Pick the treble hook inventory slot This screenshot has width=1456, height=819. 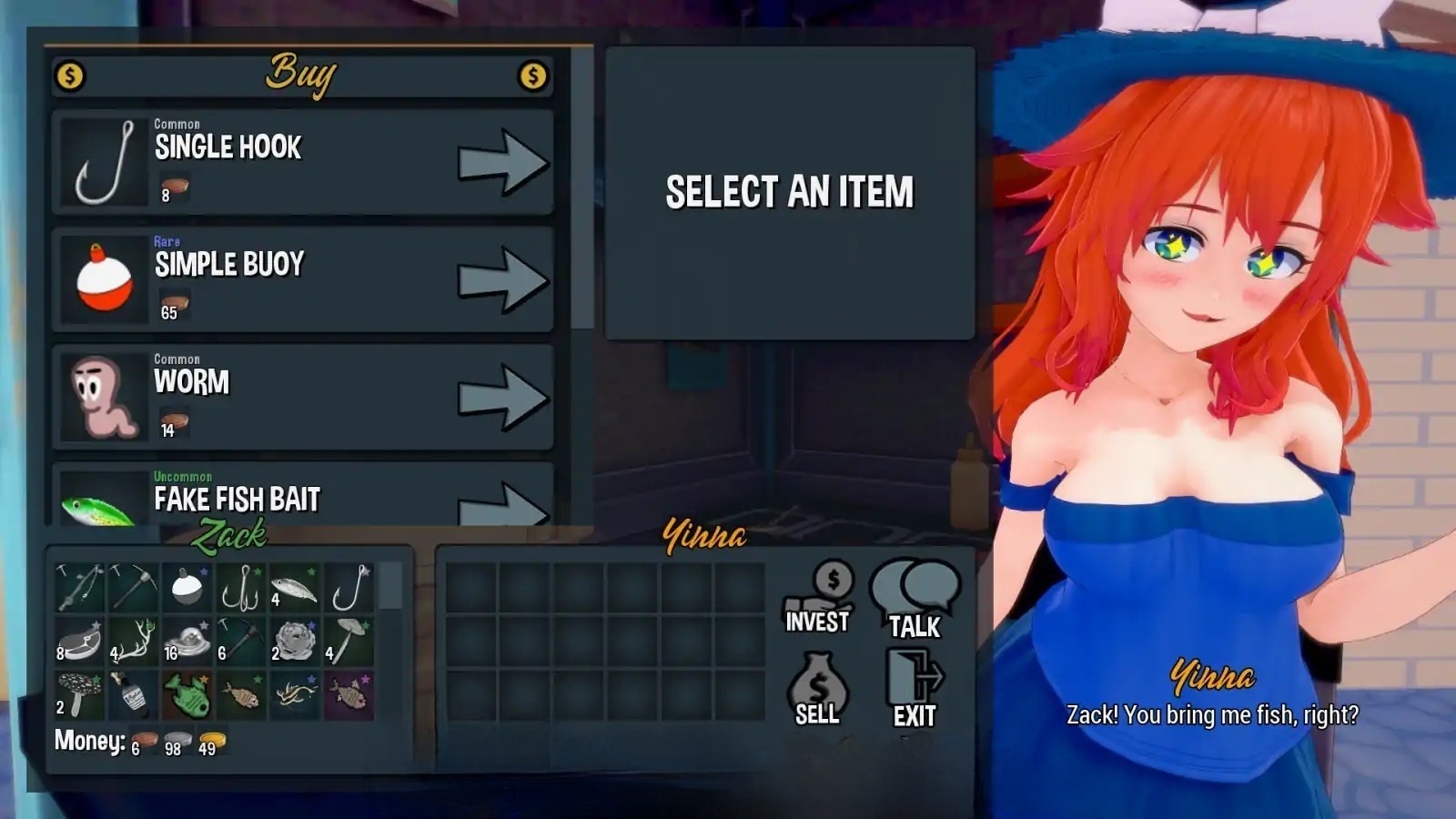click(x=240, y=588)
